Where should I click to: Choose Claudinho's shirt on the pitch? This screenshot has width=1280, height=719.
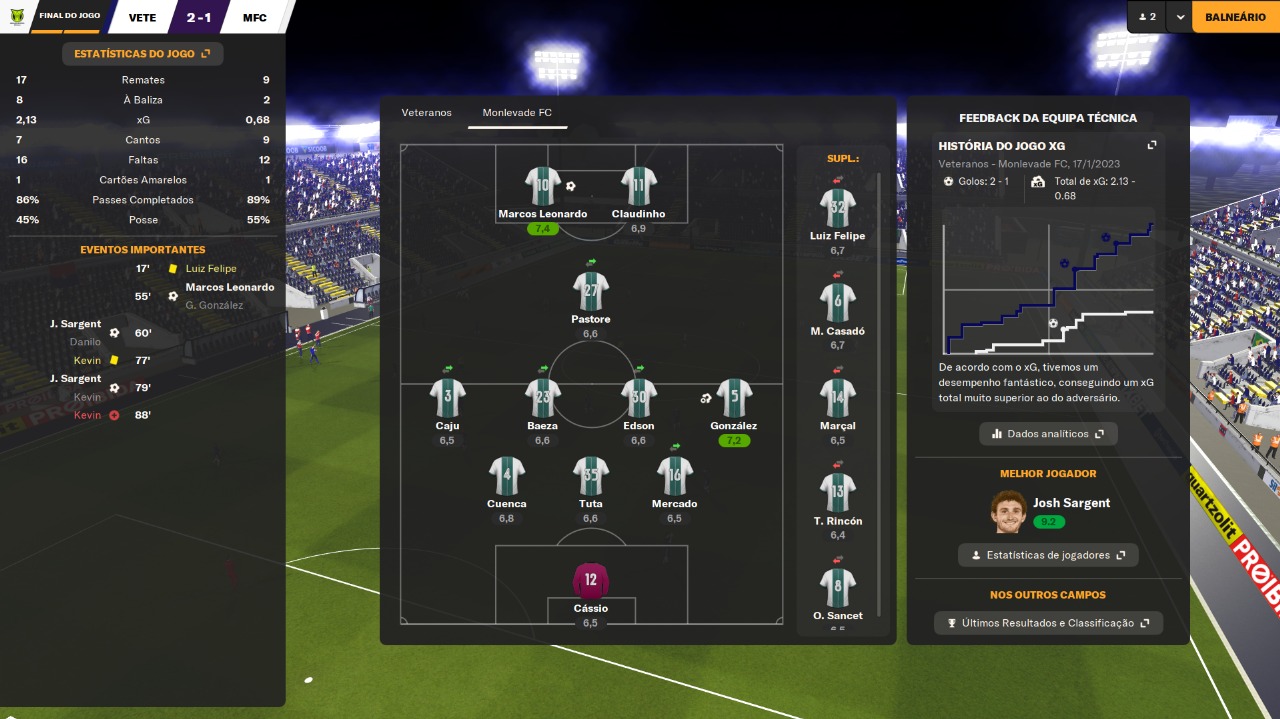[x=638, y=188]
